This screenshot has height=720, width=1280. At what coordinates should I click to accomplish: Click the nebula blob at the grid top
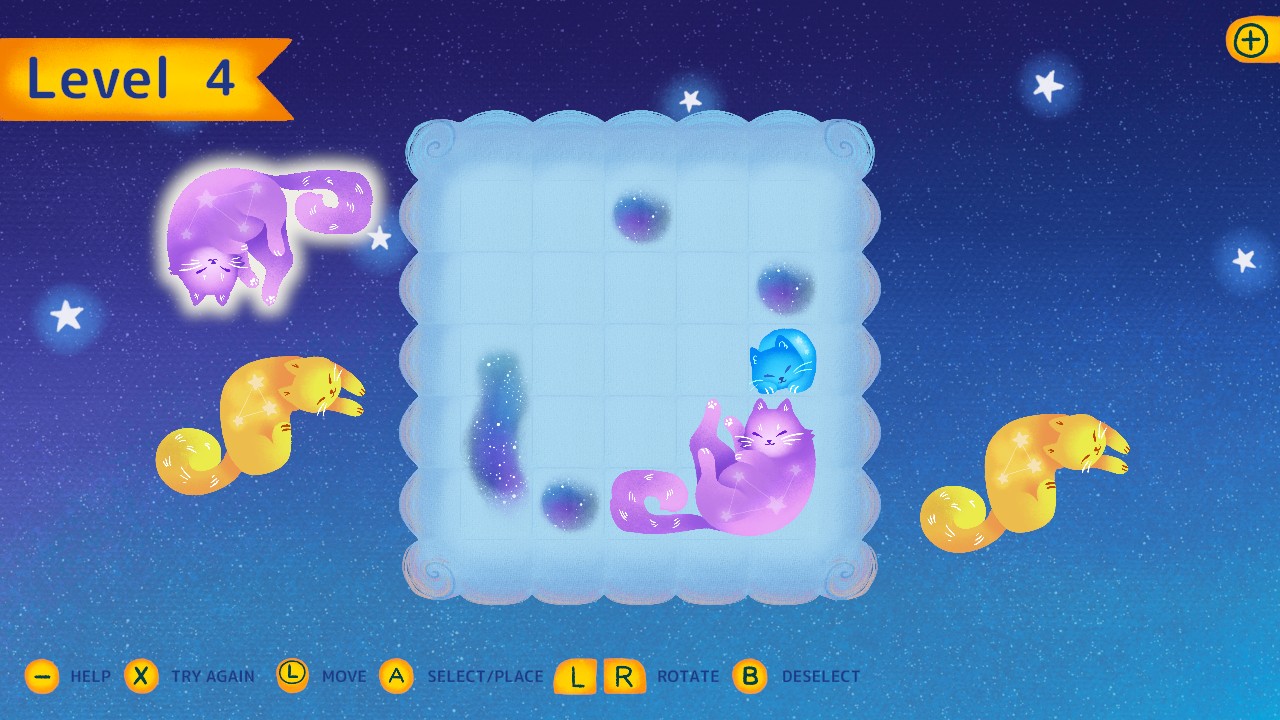tap(640, 215)
